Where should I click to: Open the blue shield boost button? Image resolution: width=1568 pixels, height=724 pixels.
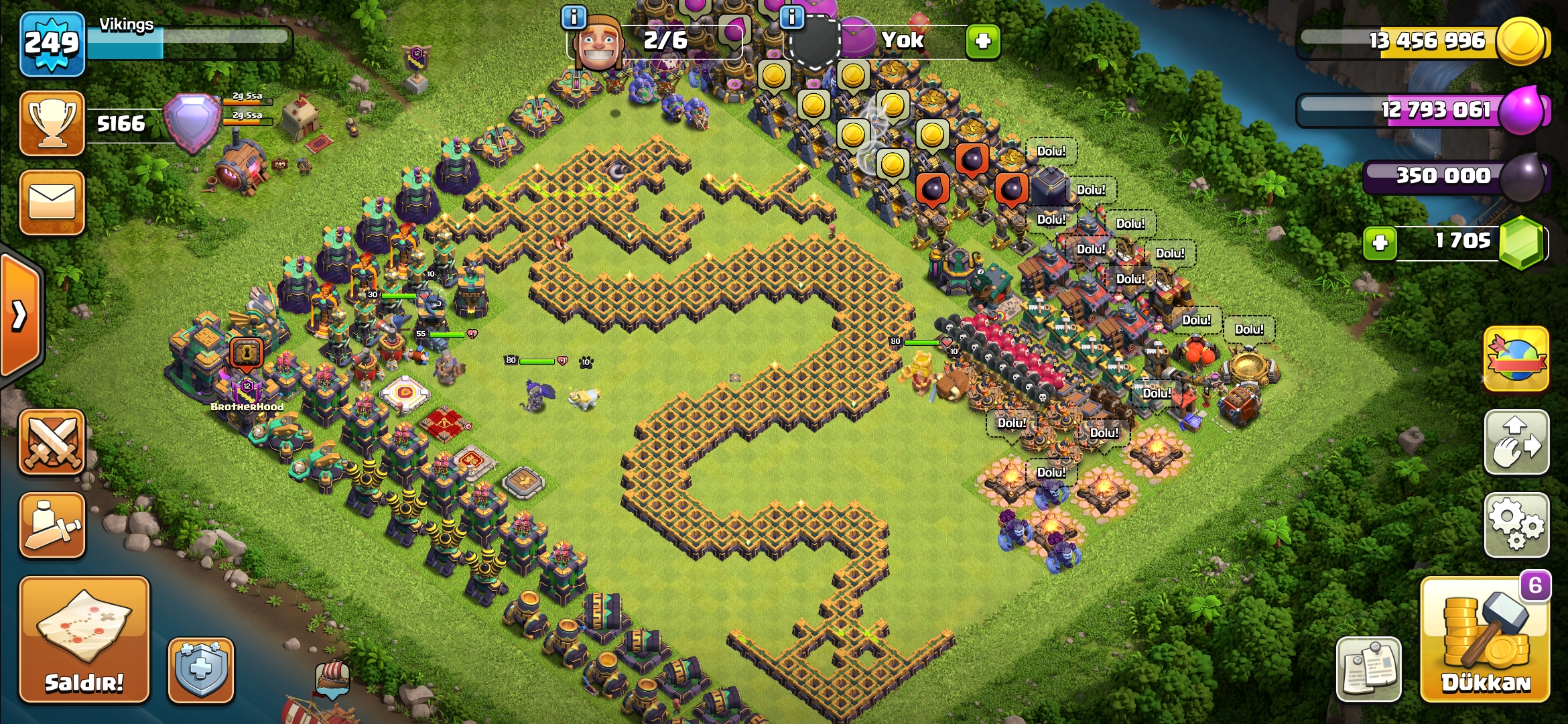click(x=201, y=669)
